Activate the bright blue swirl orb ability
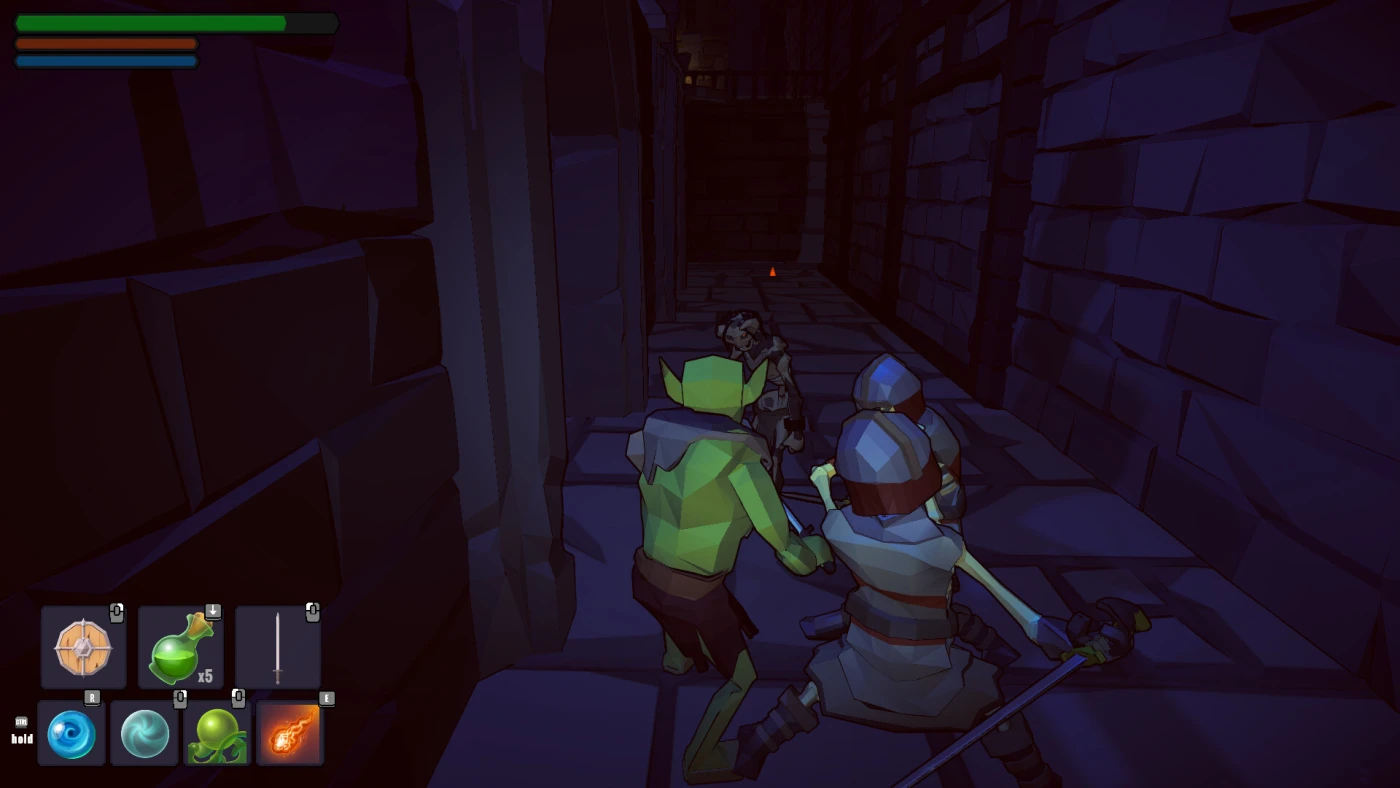 (x=72, y=733)
